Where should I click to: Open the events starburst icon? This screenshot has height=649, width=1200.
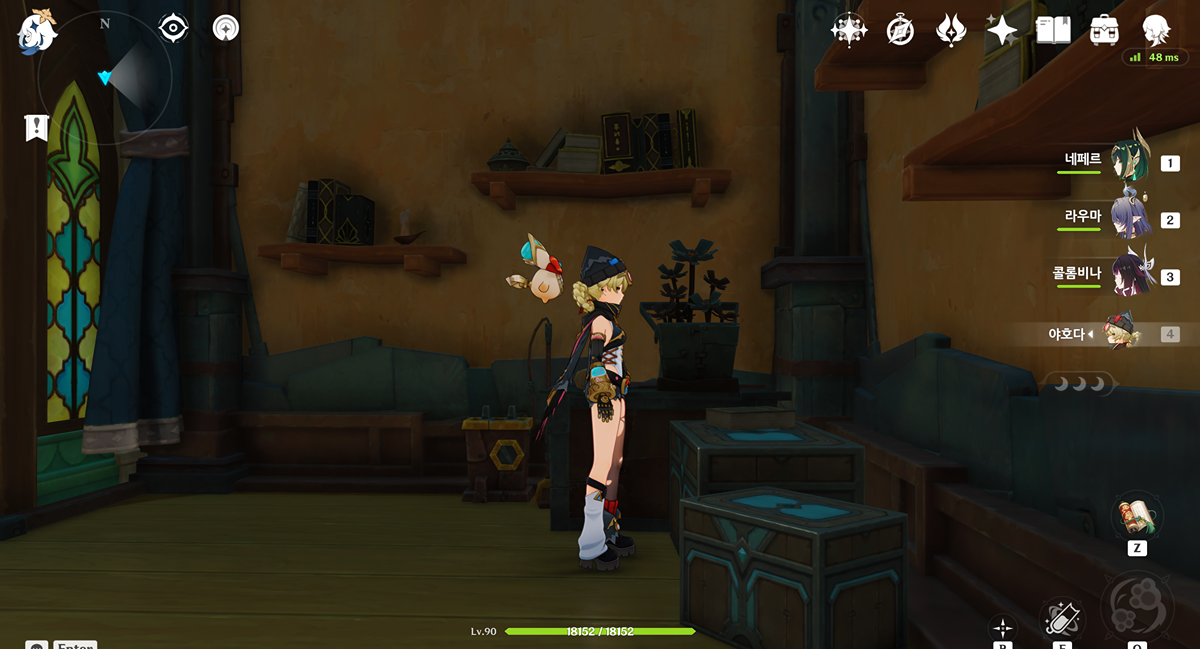point(849,30)
